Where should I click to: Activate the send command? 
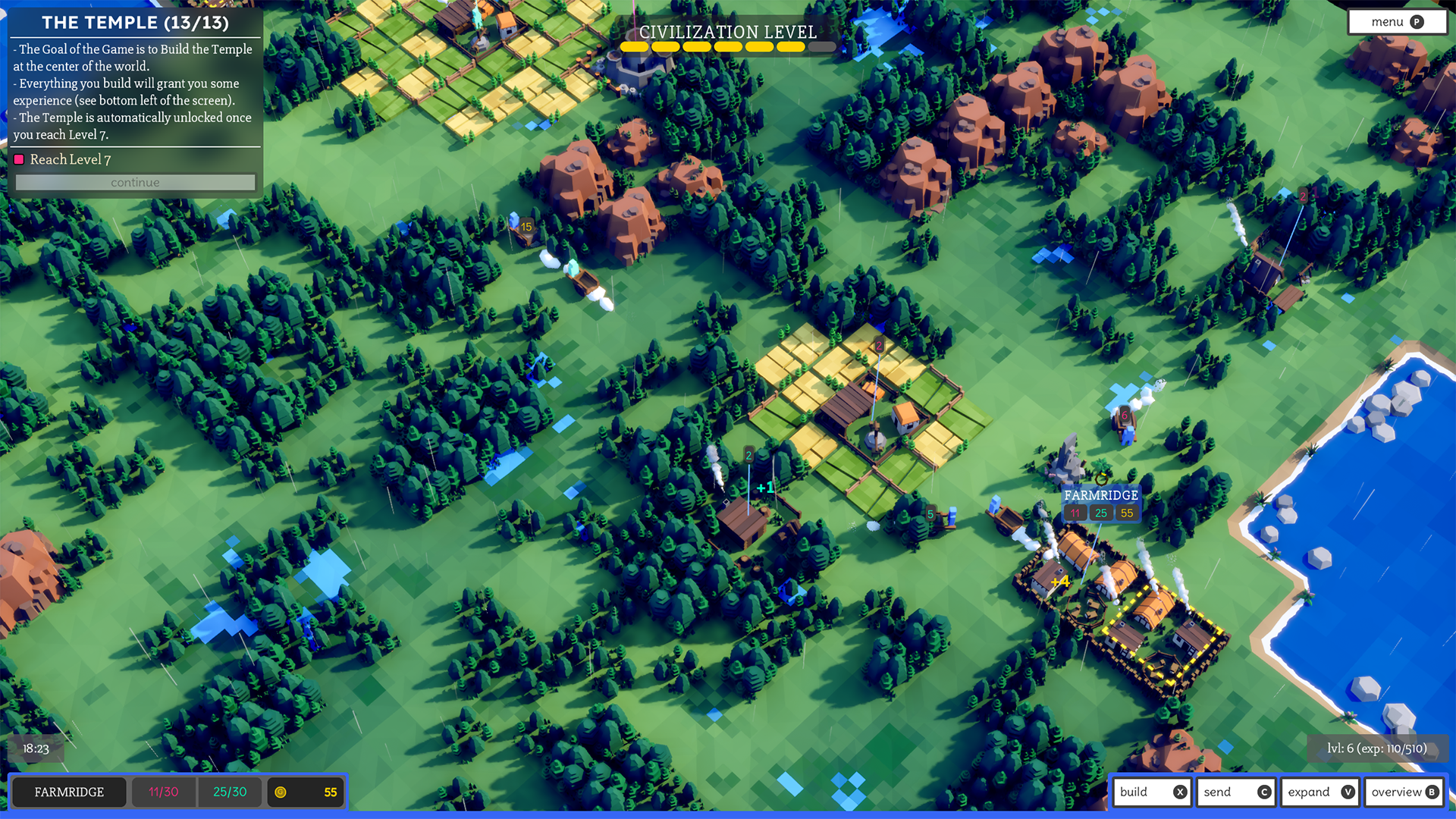[1235, 792]
